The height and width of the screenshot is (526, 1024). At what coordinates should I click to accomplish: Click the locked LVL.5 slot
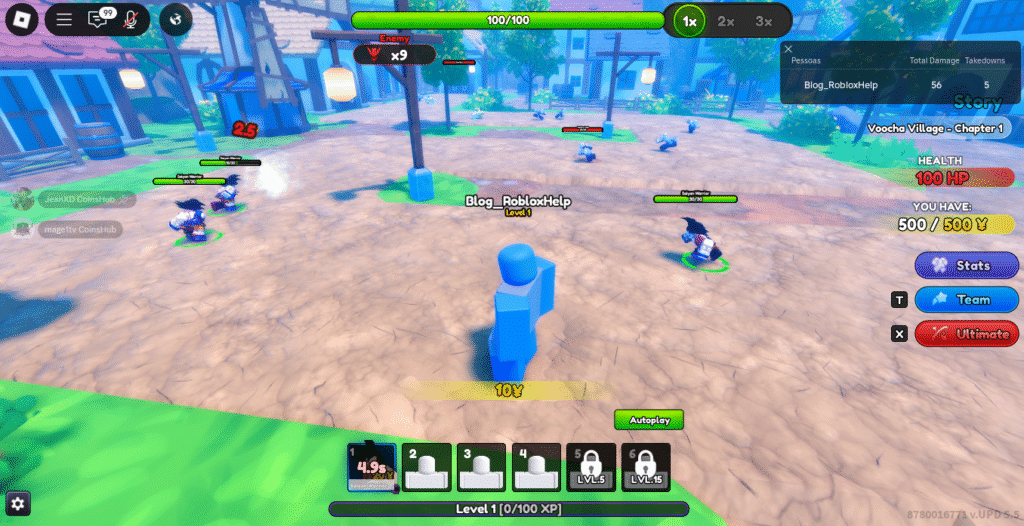(x=591, y=468)
